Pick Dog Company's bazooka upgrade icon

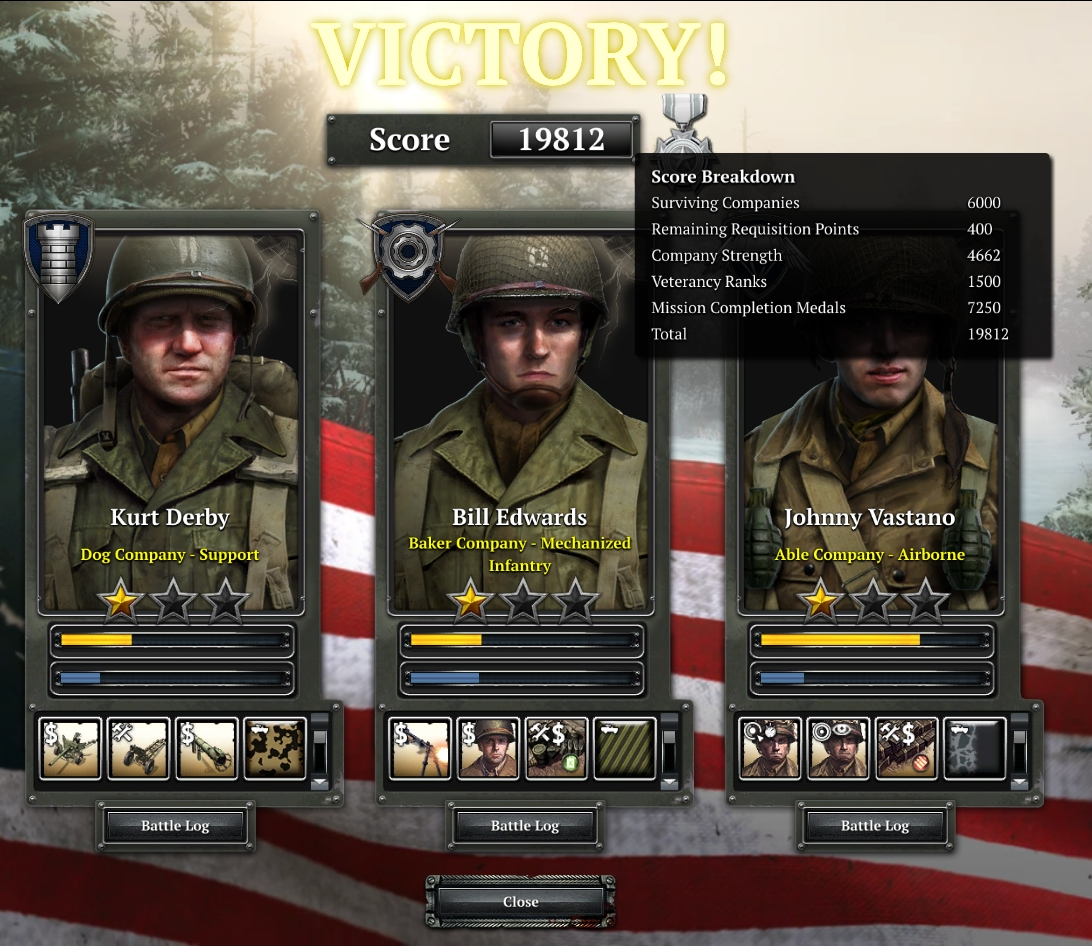click(x=207, y=748)
